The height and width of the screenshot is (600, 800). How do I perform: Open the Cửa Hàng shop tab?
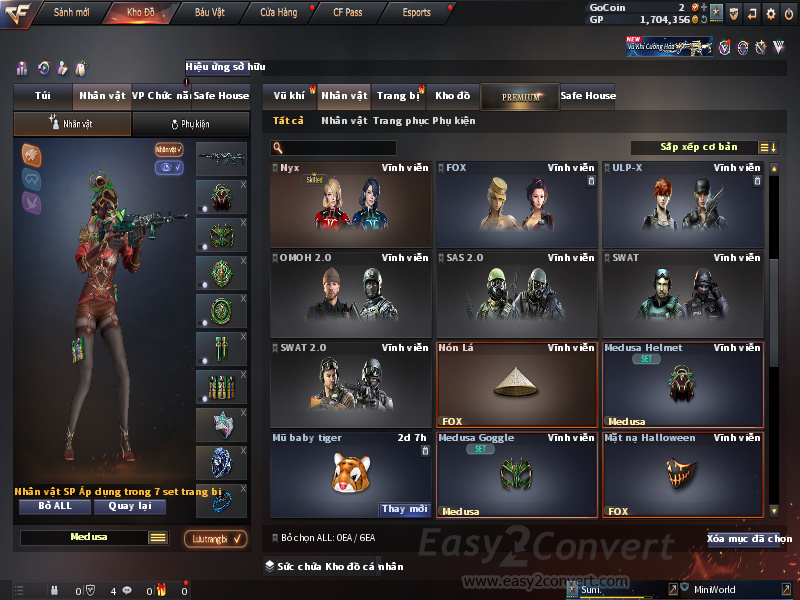[x=278, y=13]
